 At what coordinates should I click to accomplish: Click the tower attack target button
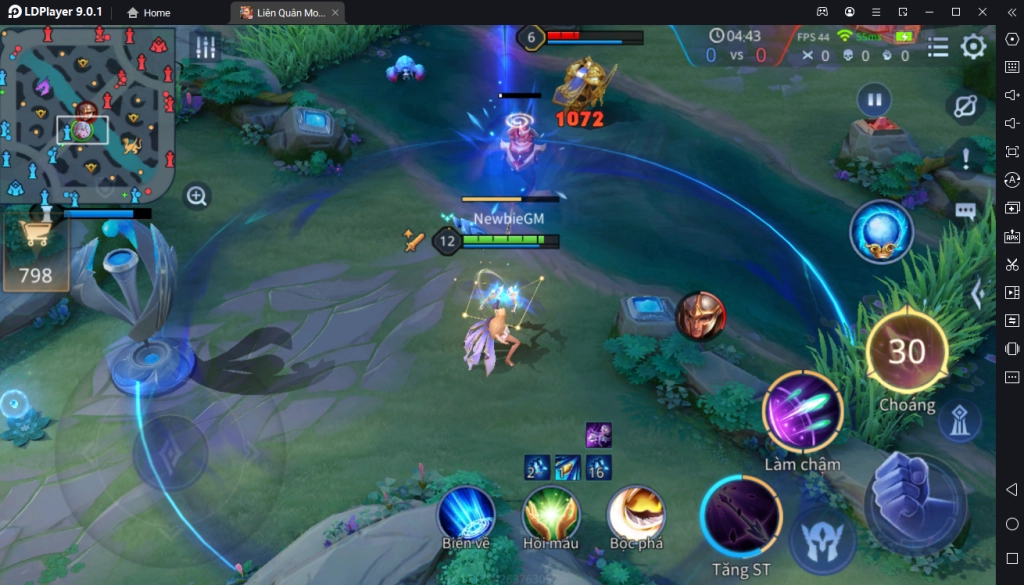[959, 421]
